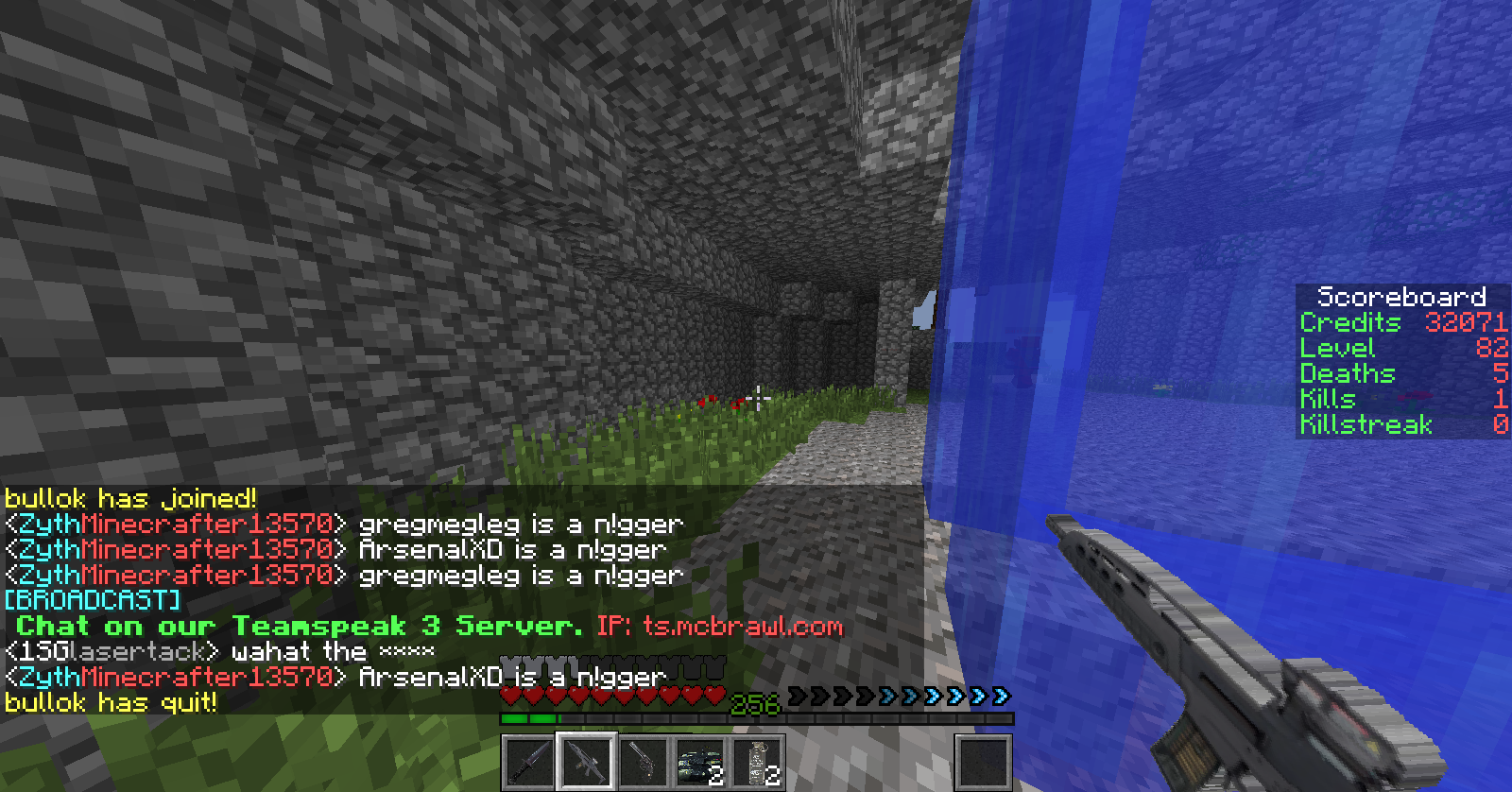This screenshot has width=1512, height=792.
Task: Select the camouflage explosive item slot
Action: tap(699, 762)
